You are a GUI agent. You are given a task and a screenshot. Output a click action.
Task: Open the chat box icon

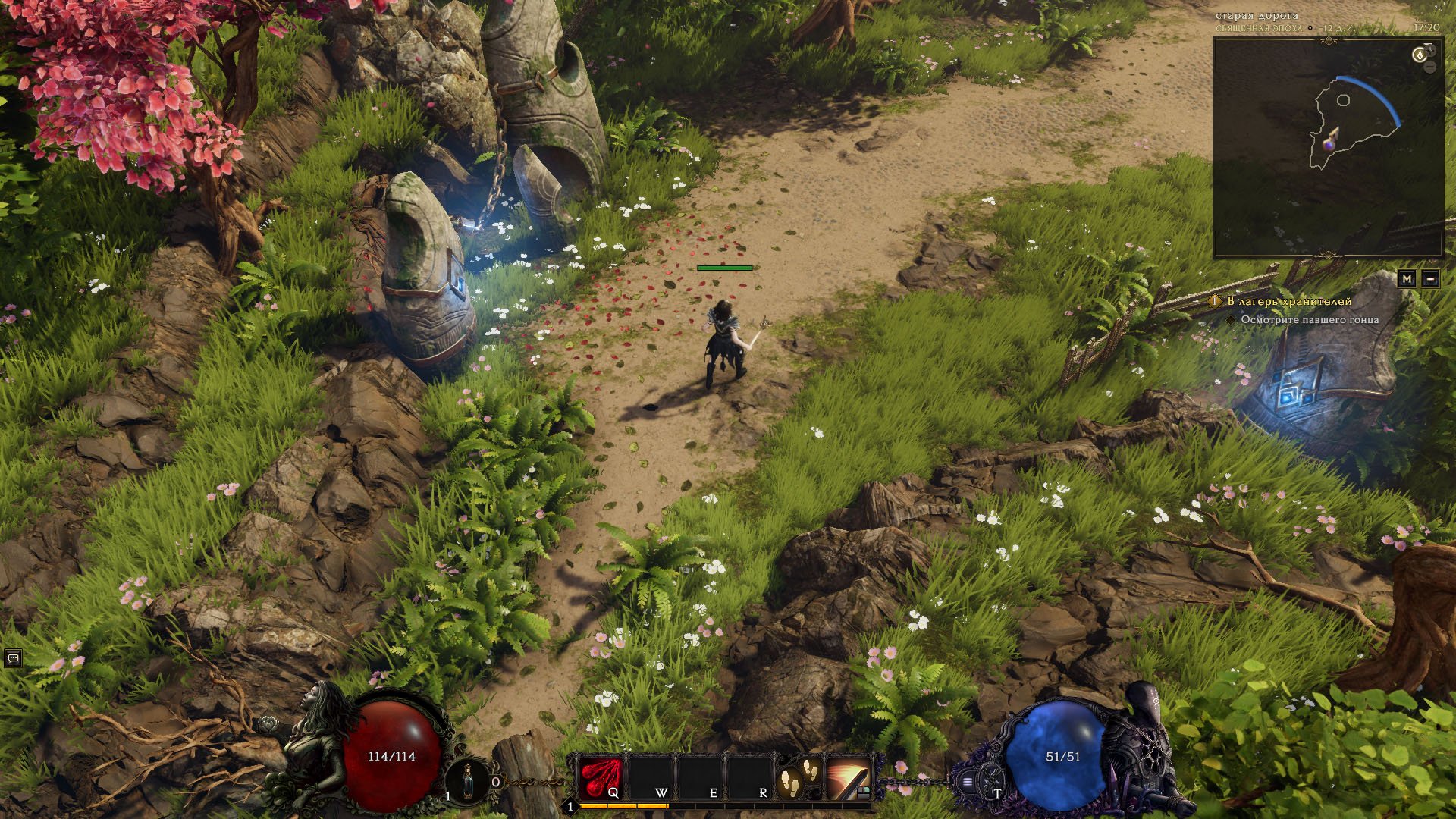(12, 658)
